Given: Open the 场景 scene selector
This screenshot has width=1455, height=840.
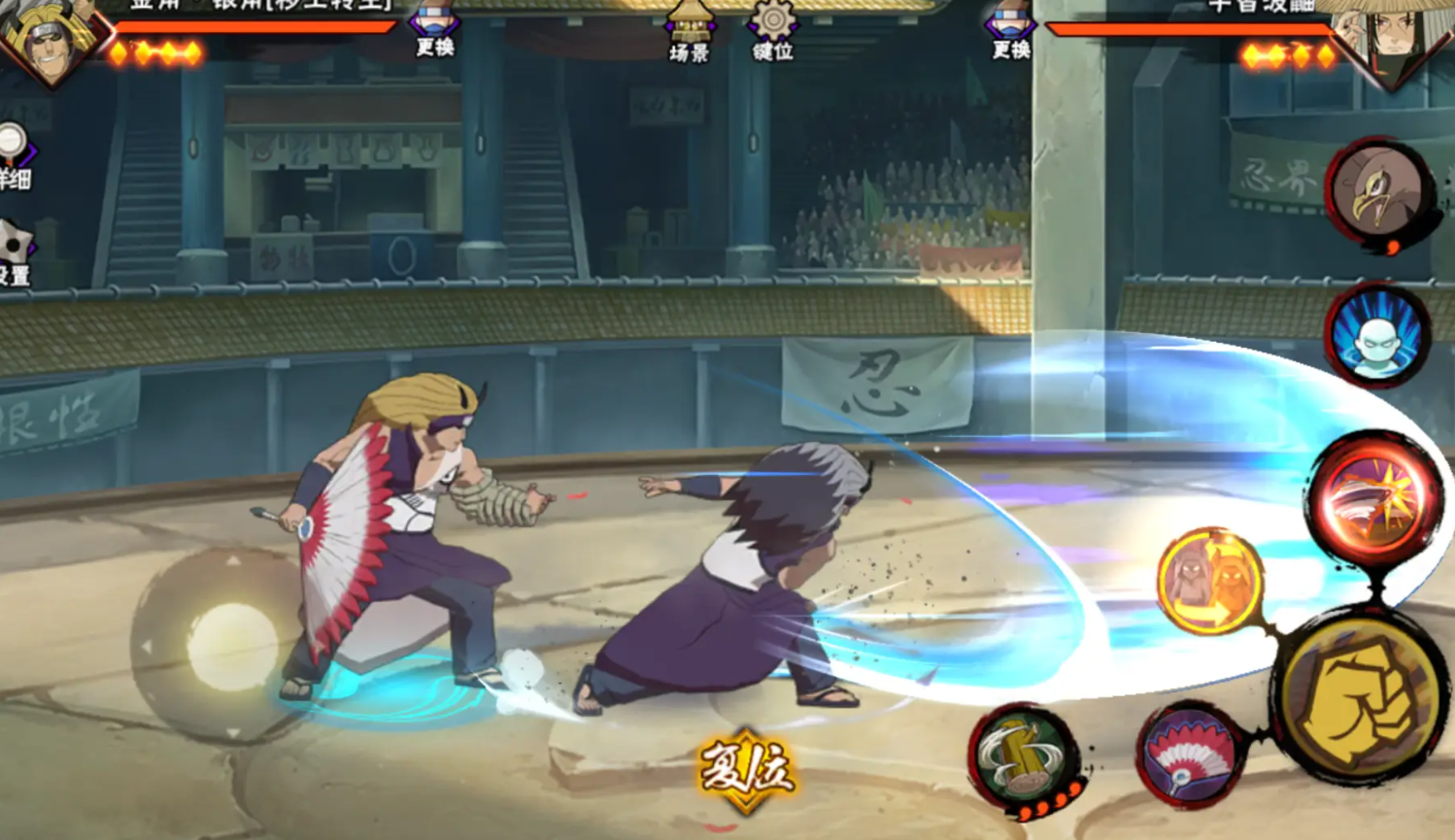Looking at the screenshot, I should coord(690,31).
